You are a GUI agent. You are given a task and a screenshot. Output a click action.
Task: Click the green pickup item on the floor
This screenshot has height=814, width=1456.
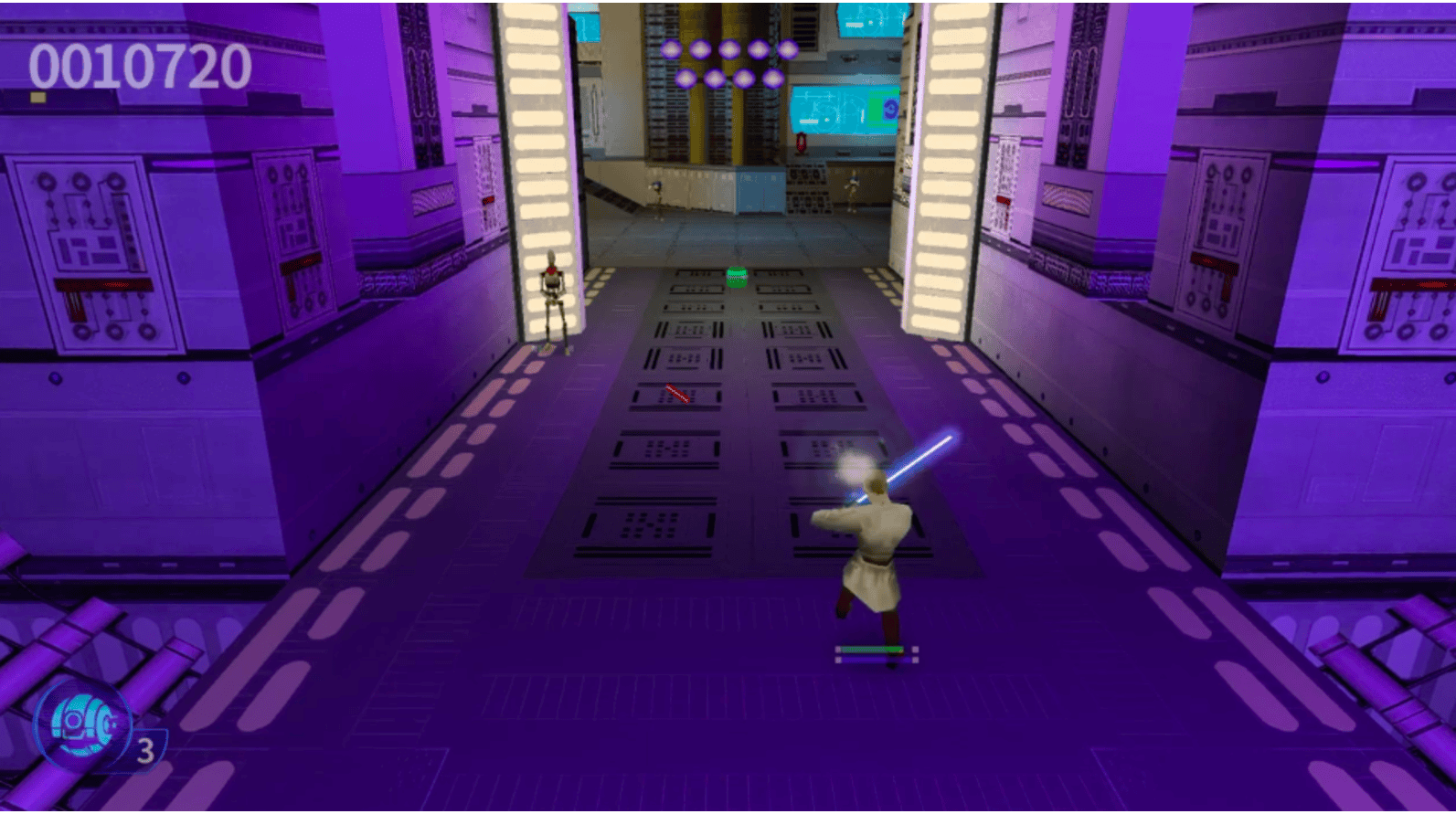click(x=736, y=276)
